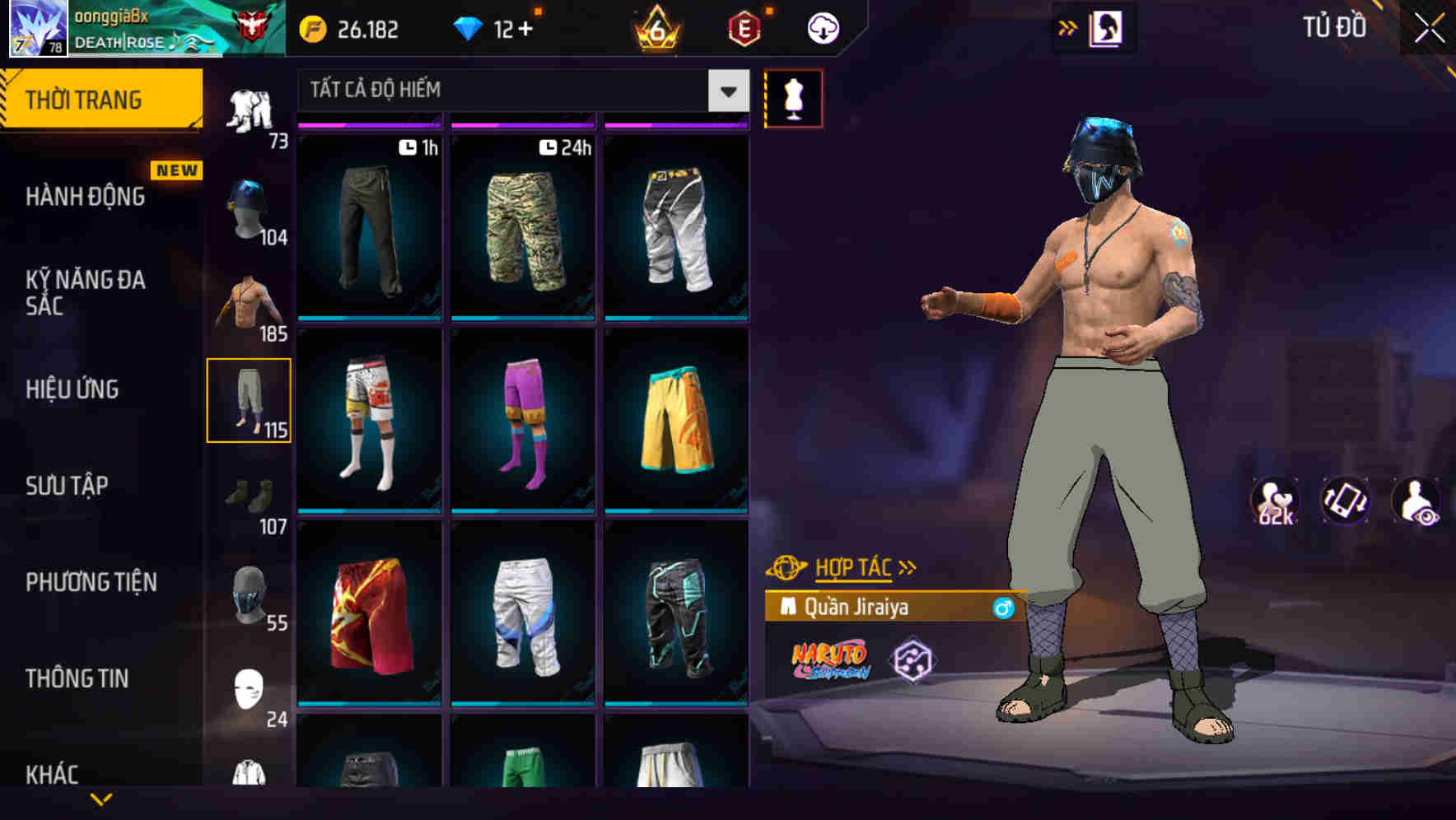
Task: Click the red E badge icon
Action: click(745, 27)
